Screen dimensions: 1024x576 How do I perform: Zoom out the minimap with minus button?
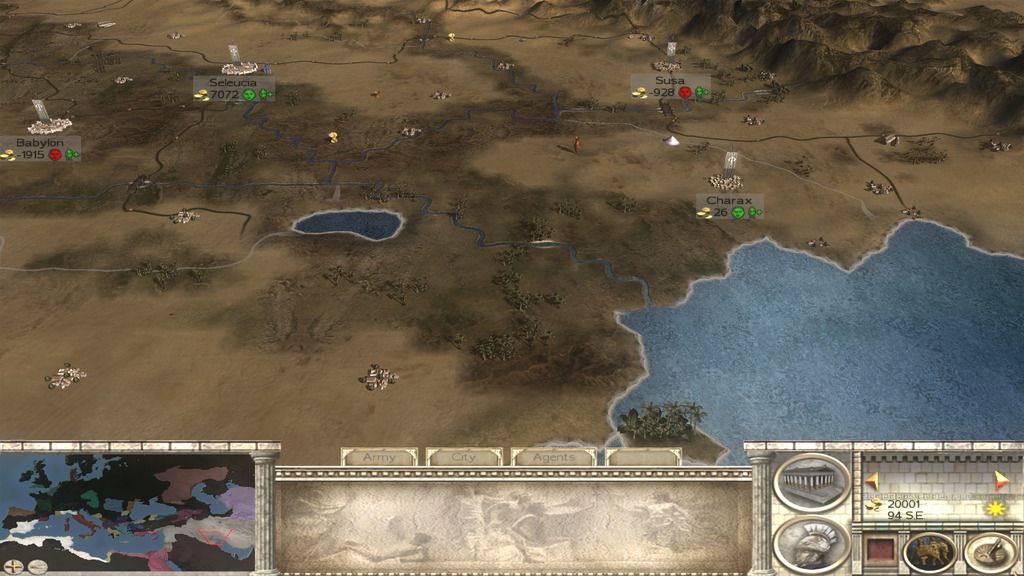coord(38,567)
